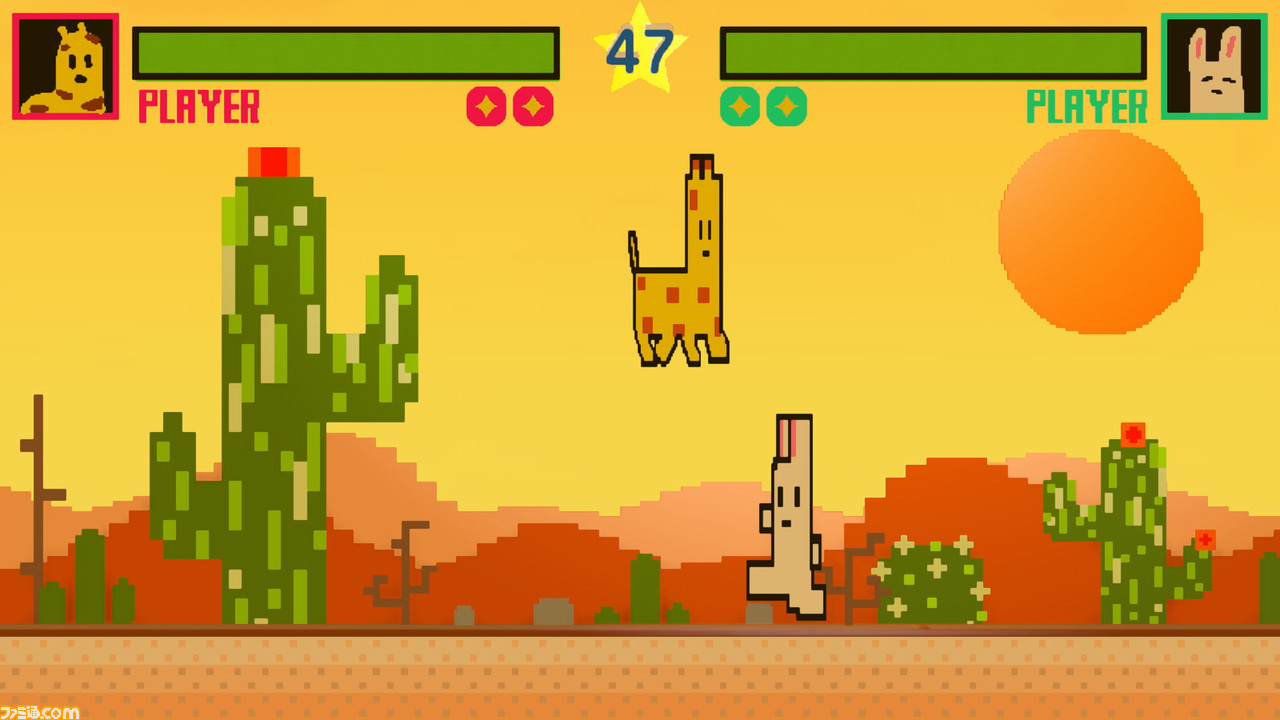Click the first green win-marker diamond

pos(738,107)
